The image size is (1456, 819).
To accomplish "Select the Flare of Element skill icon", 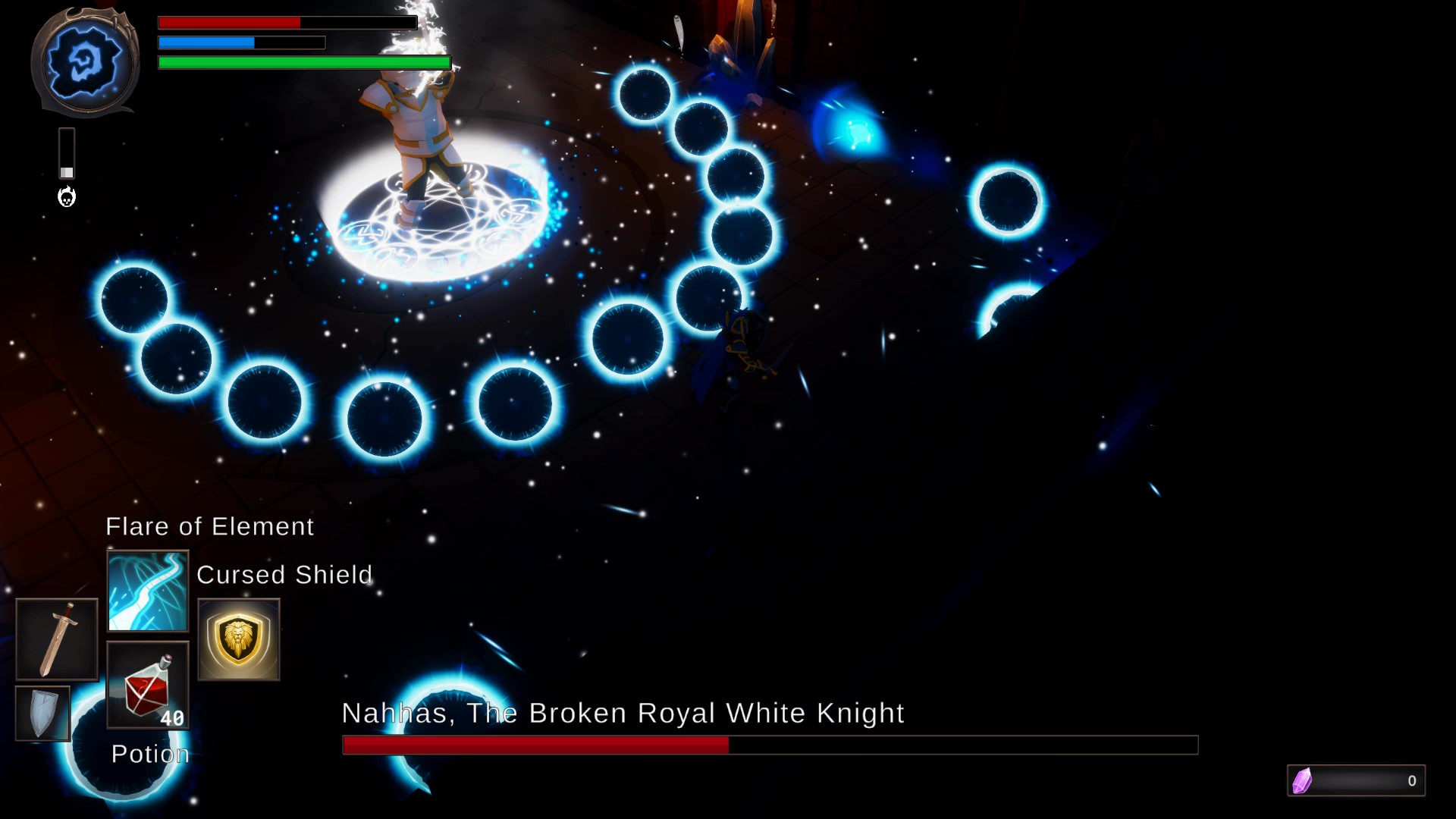I will [148, 590].
